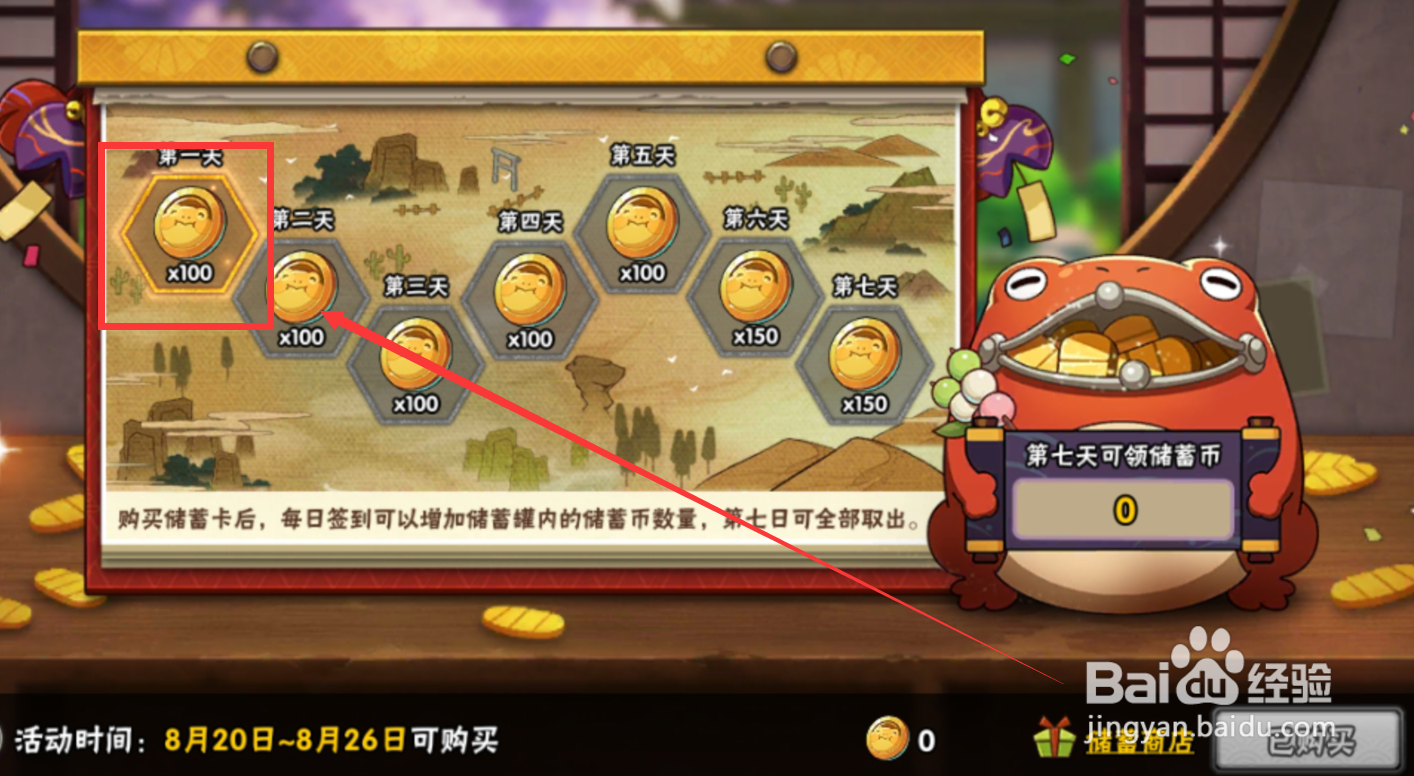
Task: Tap the Day 7 (第七天) x150 reward
Action: [865, 360]
